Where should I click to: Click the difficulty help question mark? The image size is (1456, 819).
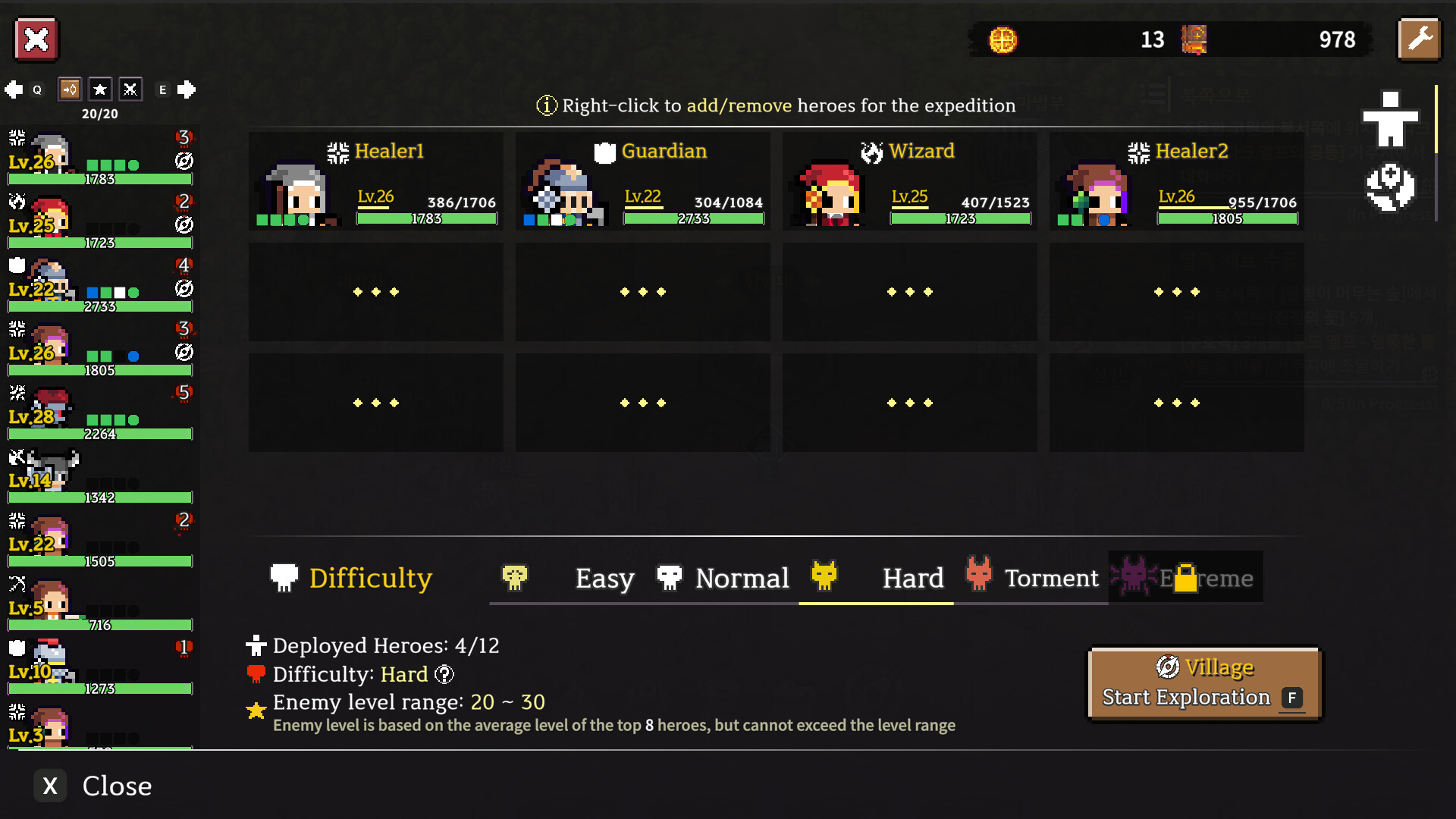(x=444, y=674)
